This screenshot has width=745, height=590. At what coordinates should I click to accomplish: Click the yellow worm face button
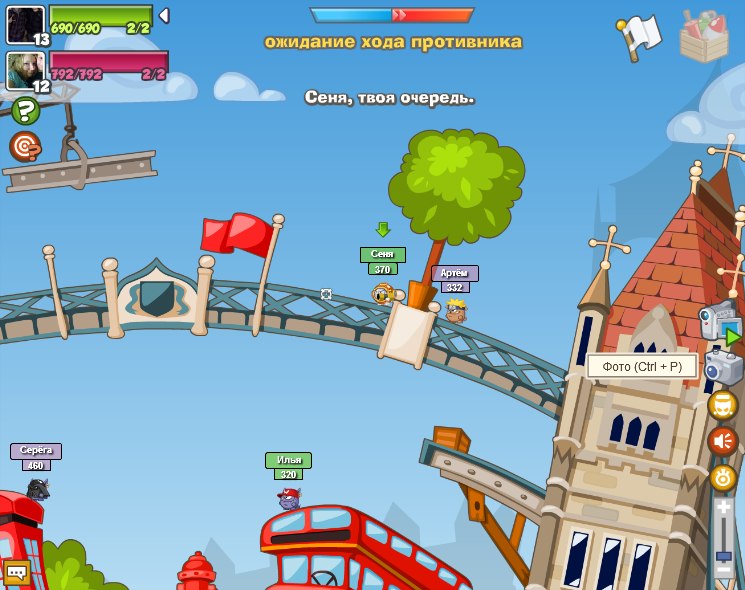click(x=723, y=405)
